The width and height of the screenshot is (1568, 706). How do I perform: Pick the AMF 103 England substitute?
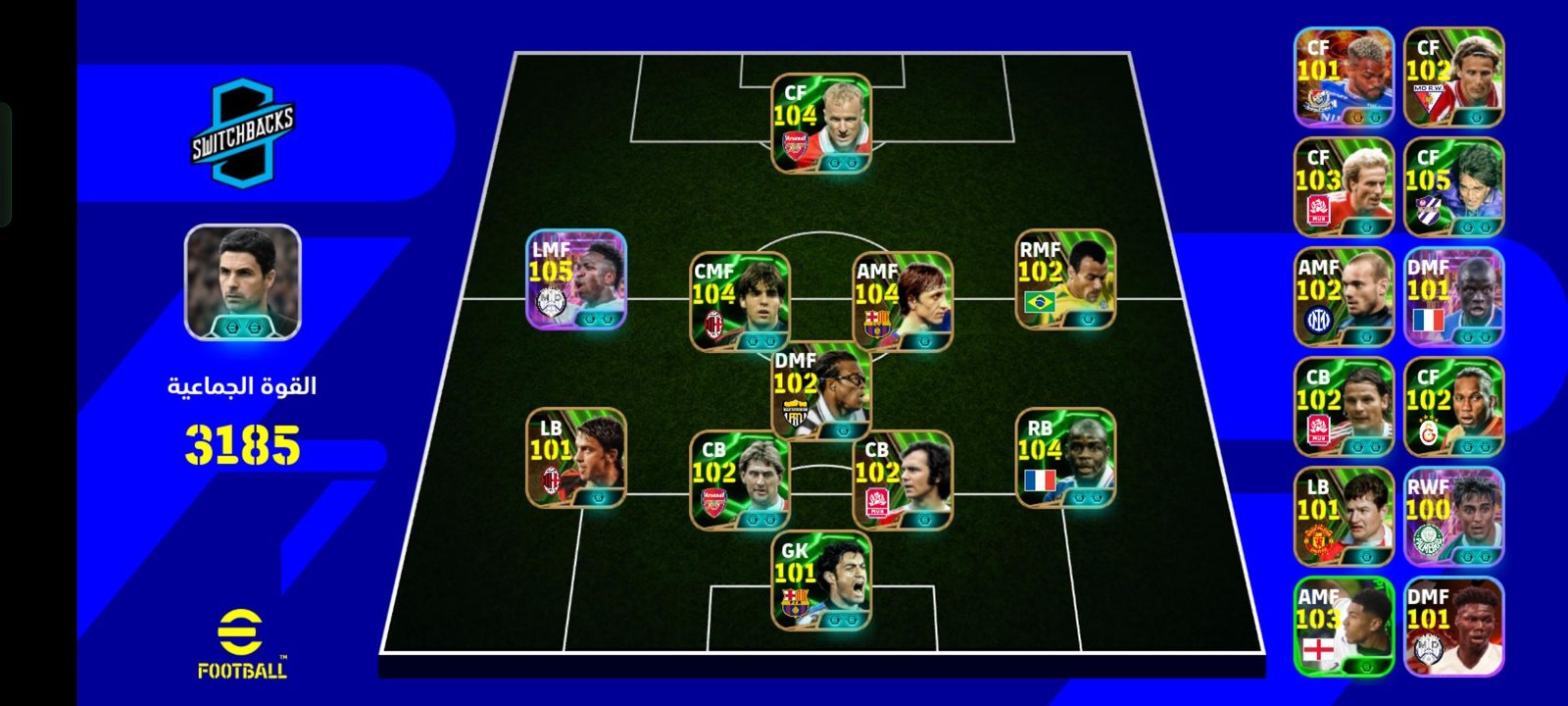[x=1344, y=627]
